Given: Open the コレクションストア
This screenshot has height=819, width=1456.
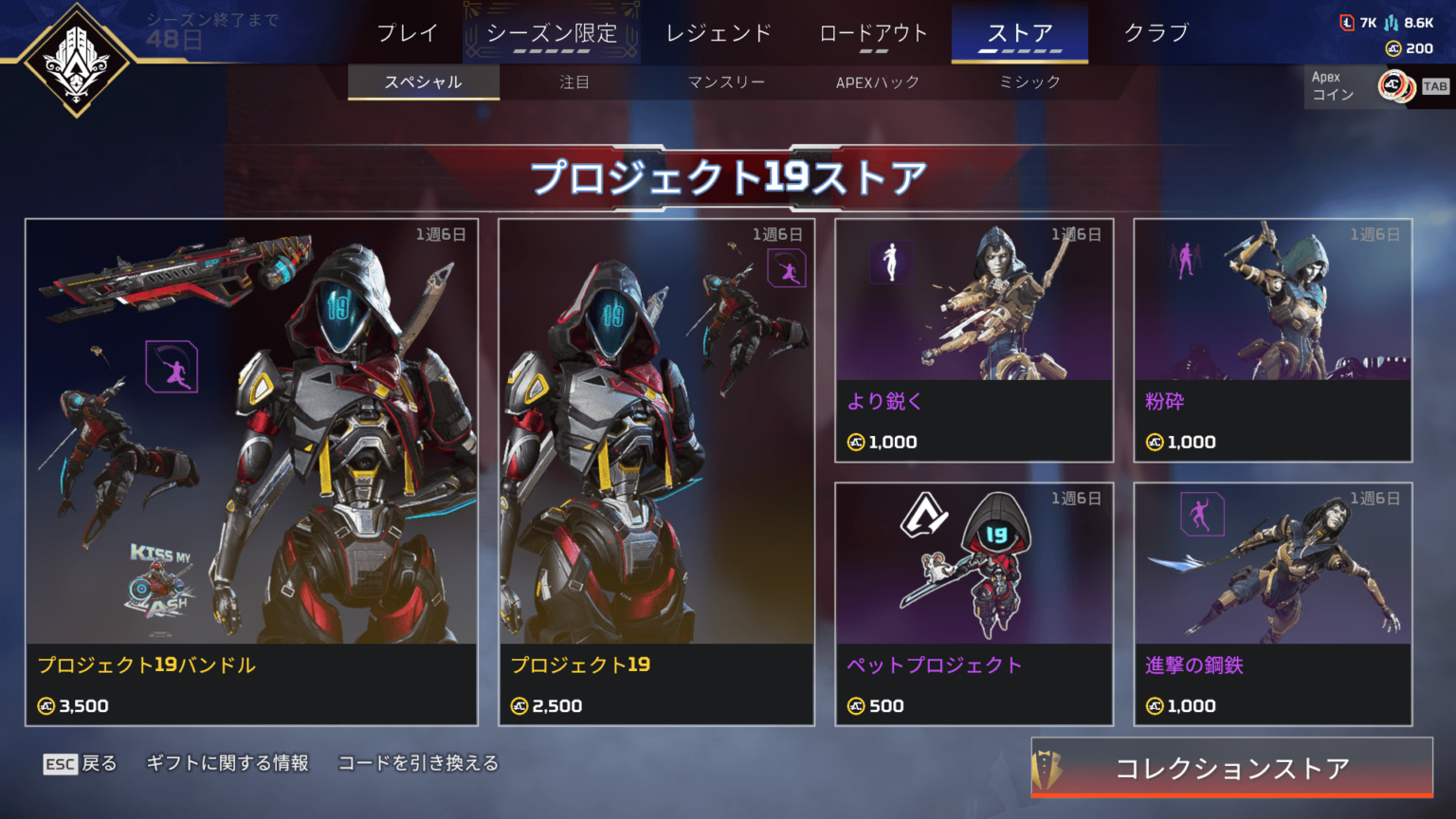Looking at the screenshot, I should [1232, 770].
